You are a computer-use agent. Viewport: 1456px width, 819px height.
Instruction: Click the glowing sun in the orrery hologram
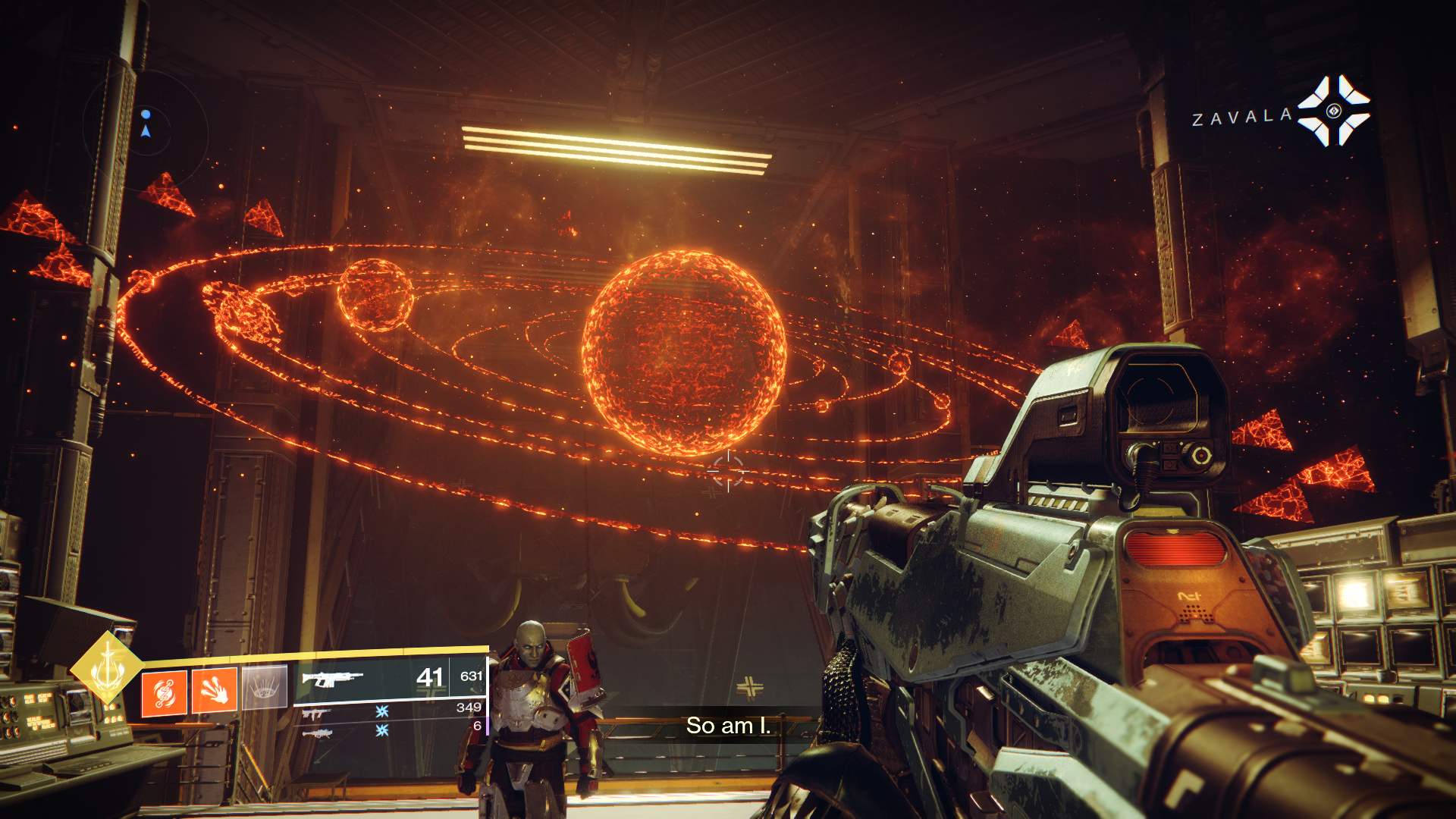pyautogui.click(x=682, y=349)
